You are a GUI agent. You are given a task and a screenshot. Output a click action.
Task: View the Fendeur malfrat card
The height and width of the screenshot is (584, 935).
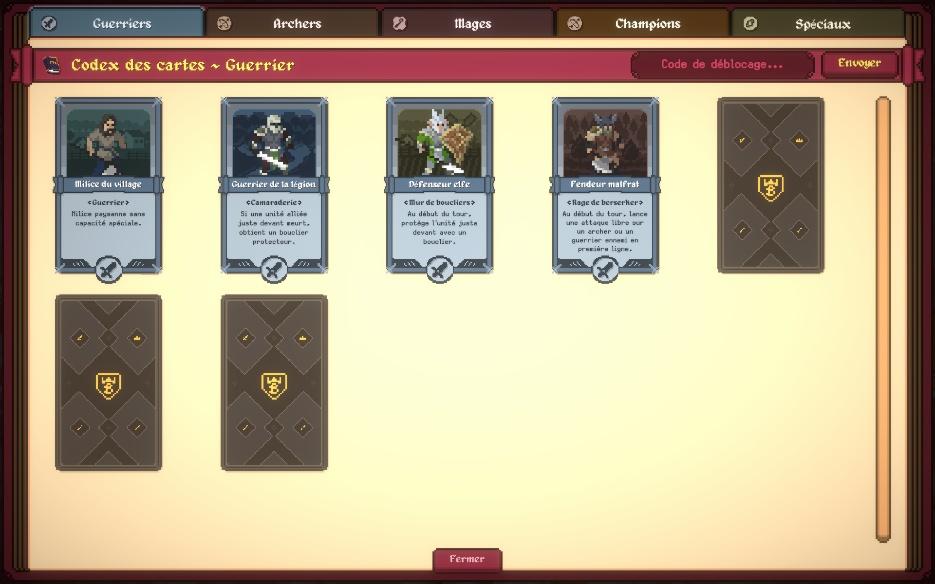(x=605, y=185)
